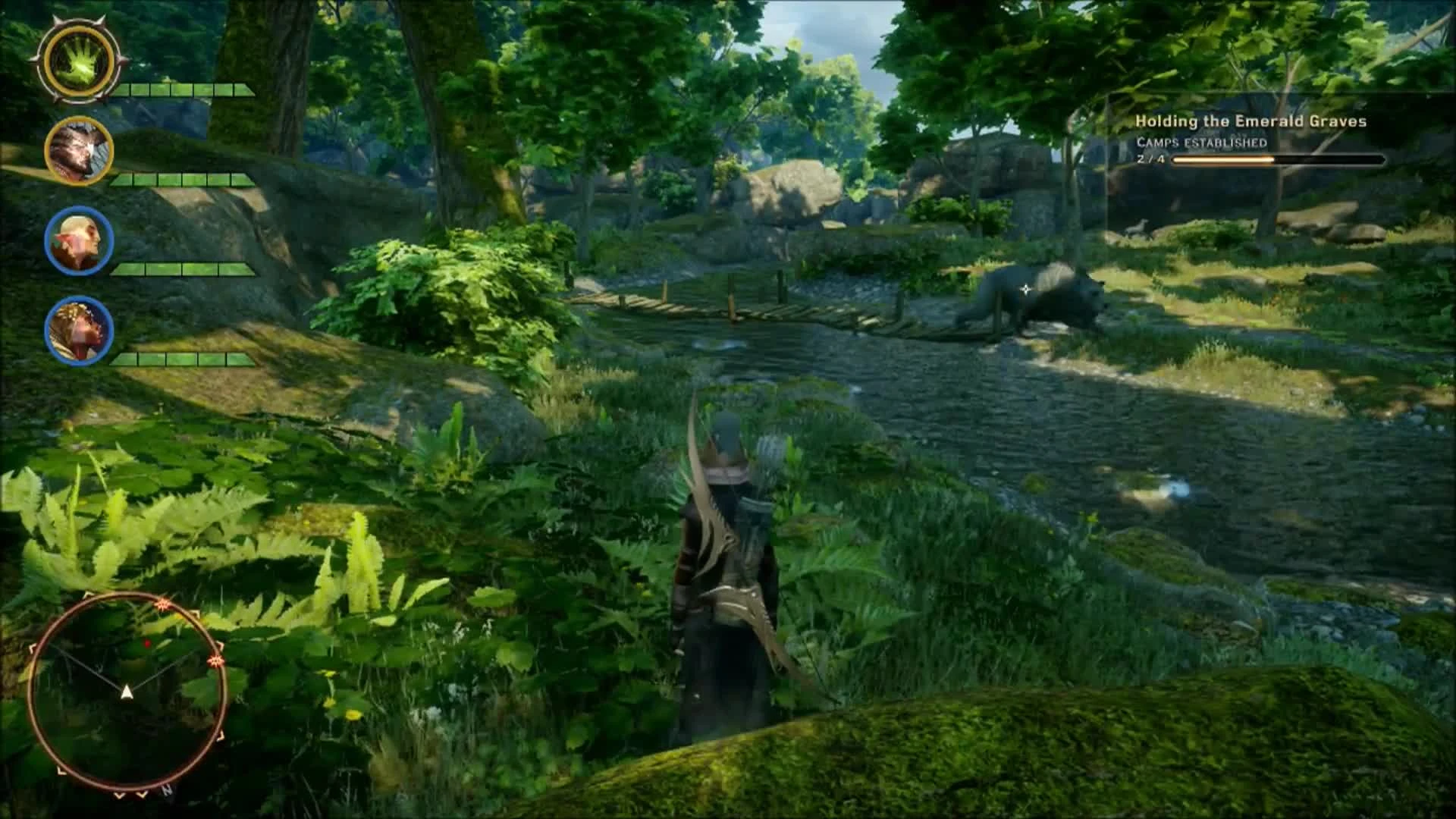The image size is (1456, 819).
Task: Click the top red enemy marker on the compass
Action: pyautogui.click(x=163, y=604)
